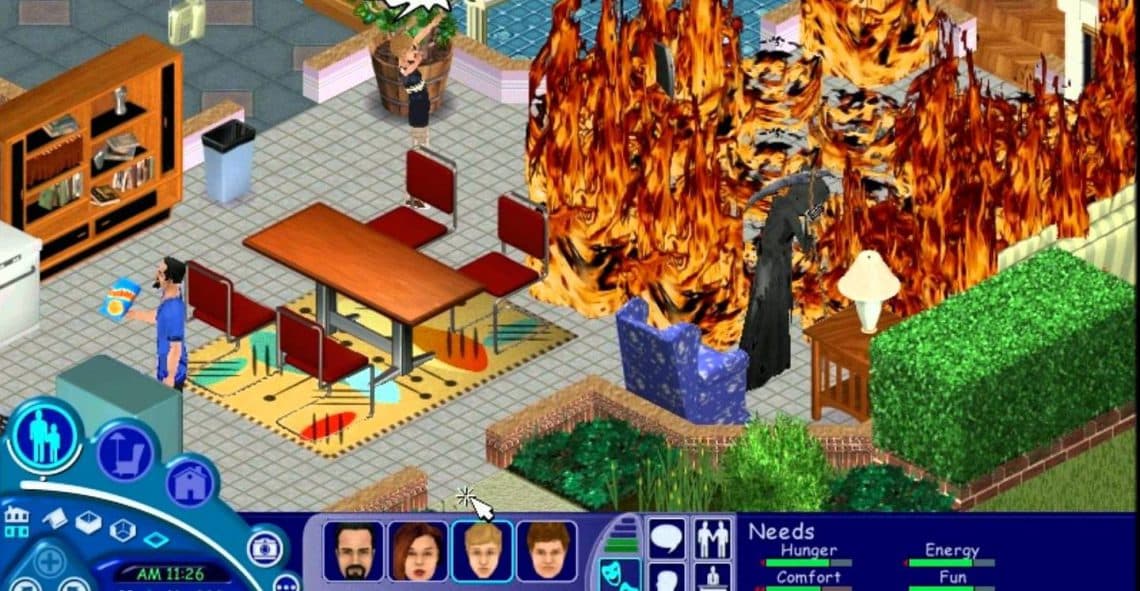This screenshot has height=591, width=1140.
Task: Show the theater masks mood panel
Action: click(x=617, y=575)
